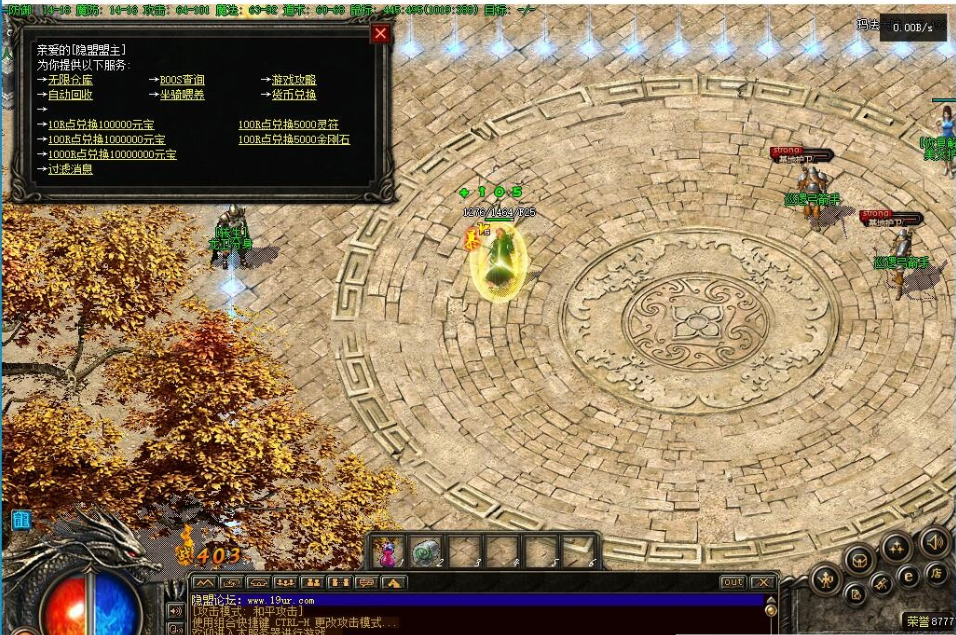Use the green stone item in slot 2
The height and width of the screenshot is (635, 956).
(426, 550)
